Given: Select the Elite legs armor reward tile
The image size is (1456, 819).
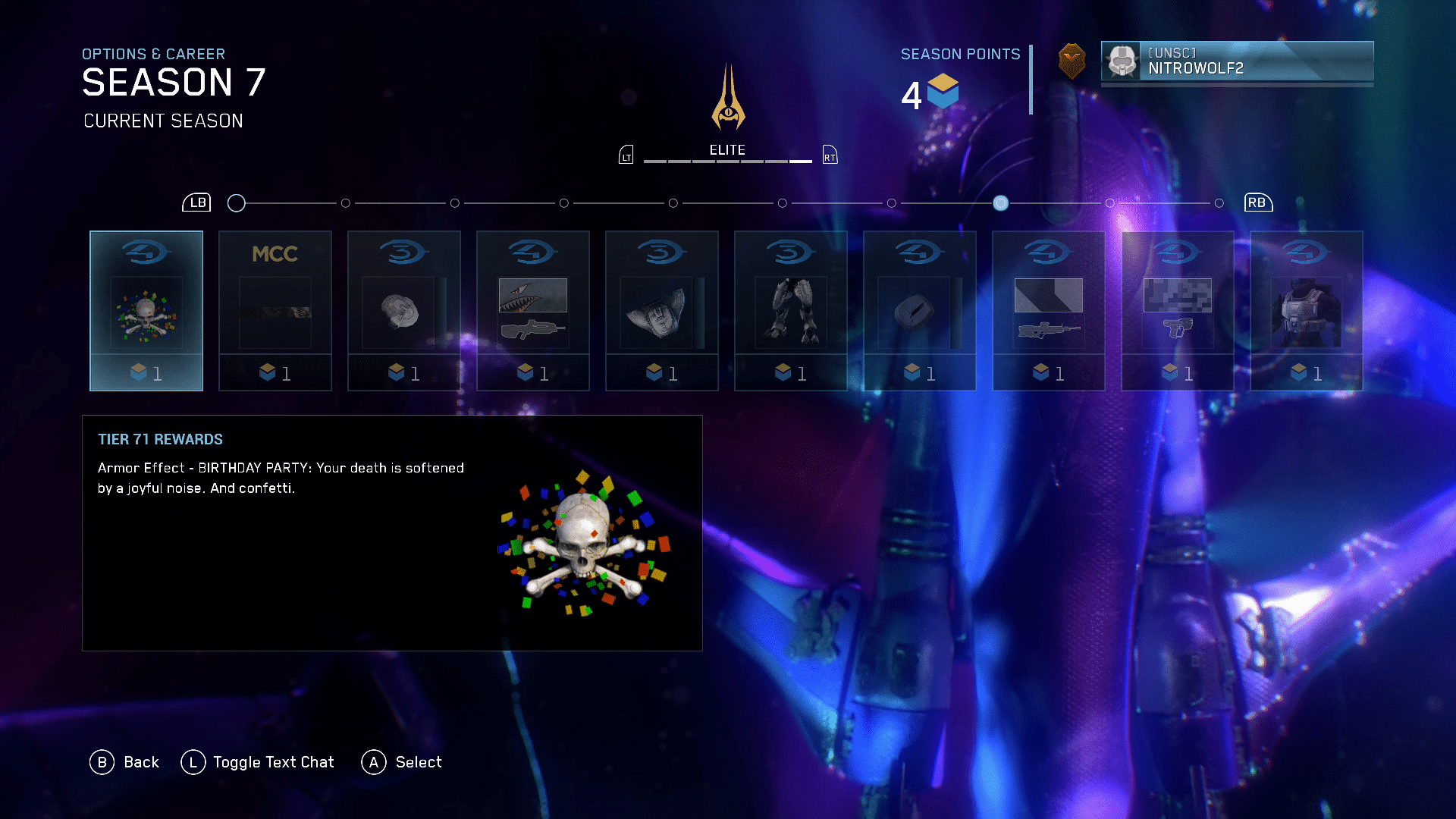Looking at the screenshot, I should 791,311.
